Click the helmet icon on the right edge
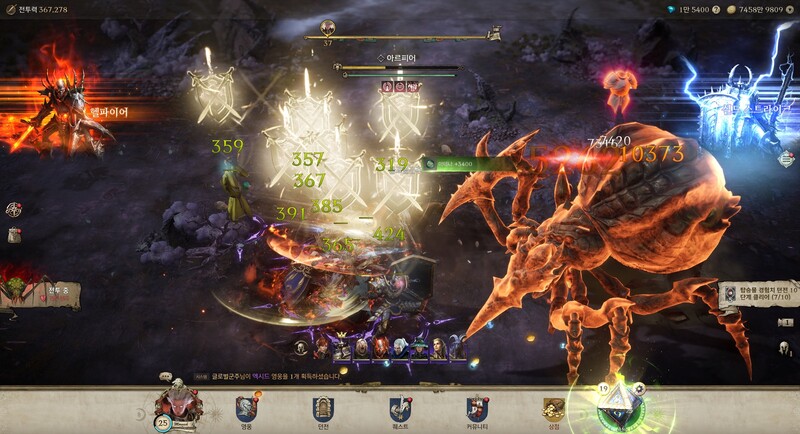The width and height of the screenshot is (800, 434). click(785, 349)
